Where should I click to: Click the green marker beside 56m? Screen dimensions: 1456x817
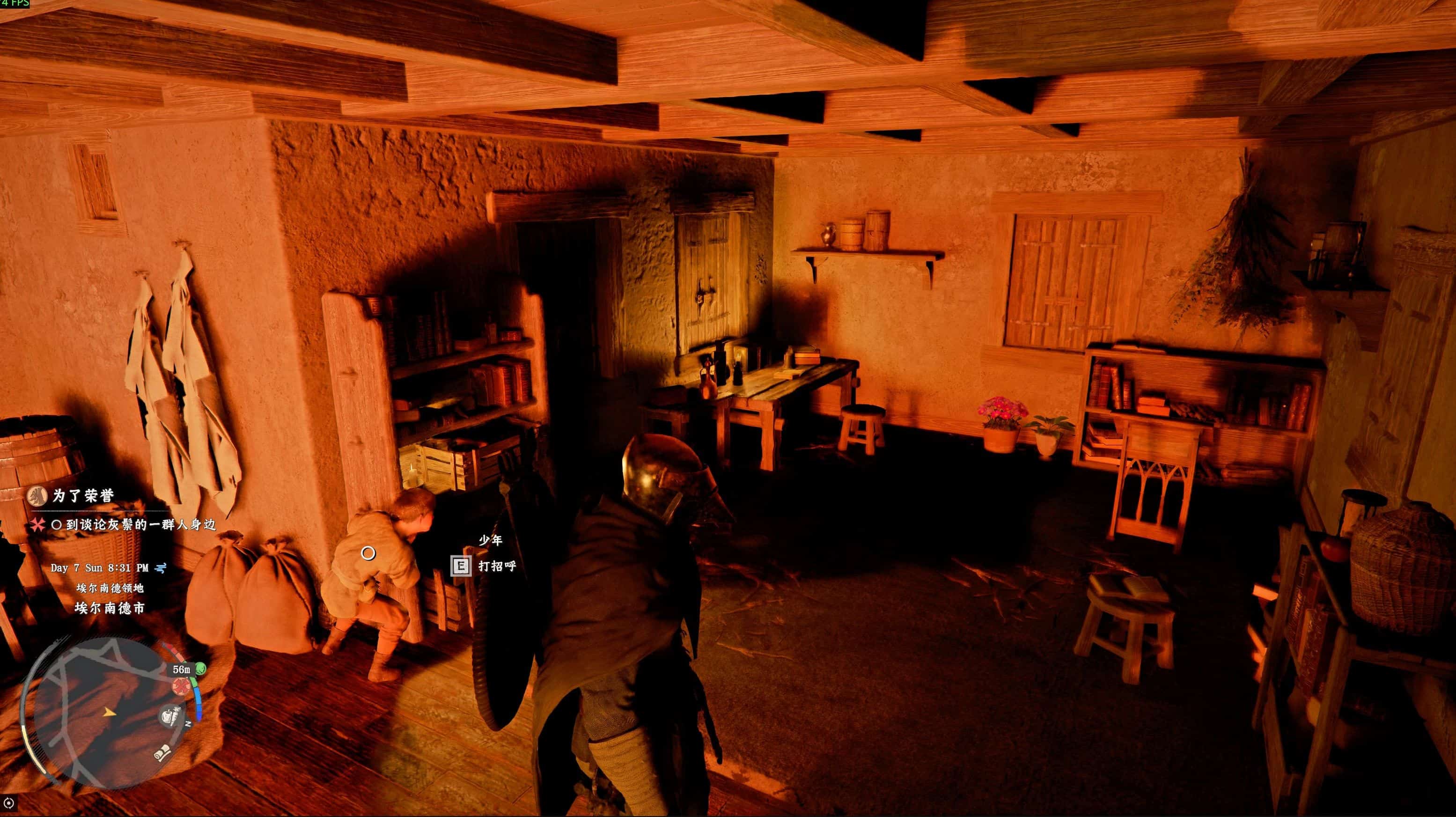click(201, 669)
